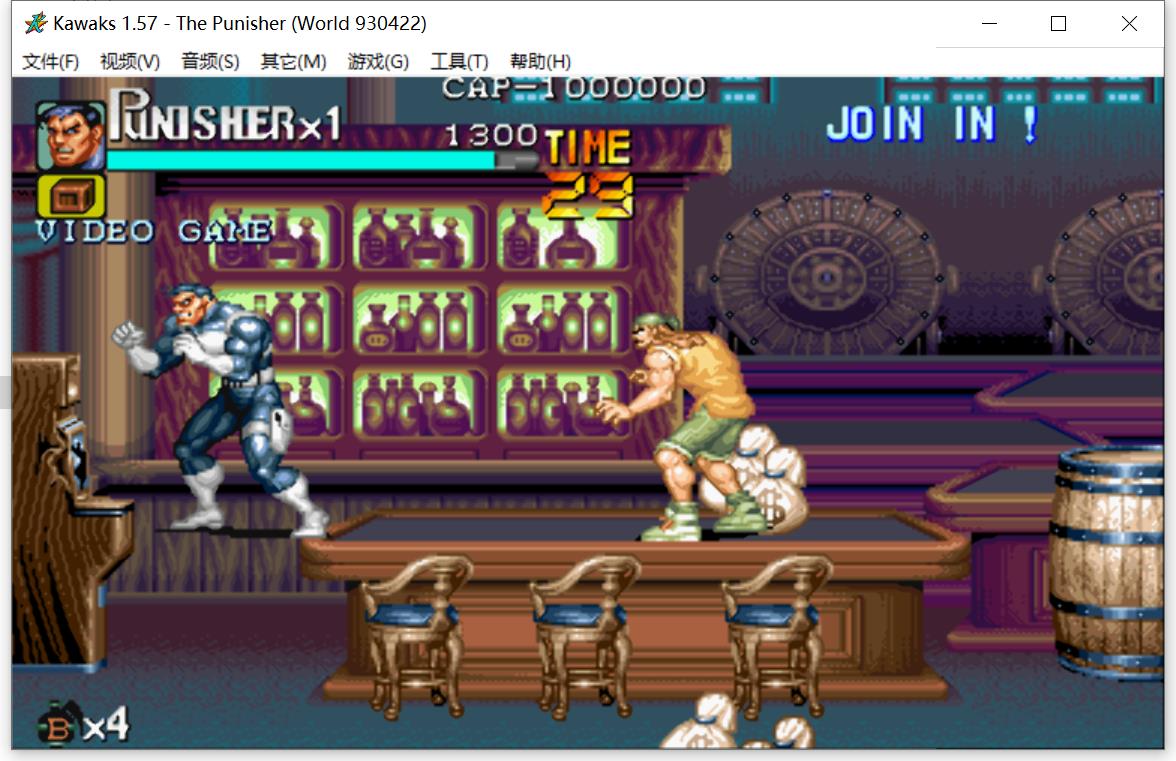Minimize the Kawaks emulator window
Viewport: 1176px width, 761px height.
tap(990, 23)
